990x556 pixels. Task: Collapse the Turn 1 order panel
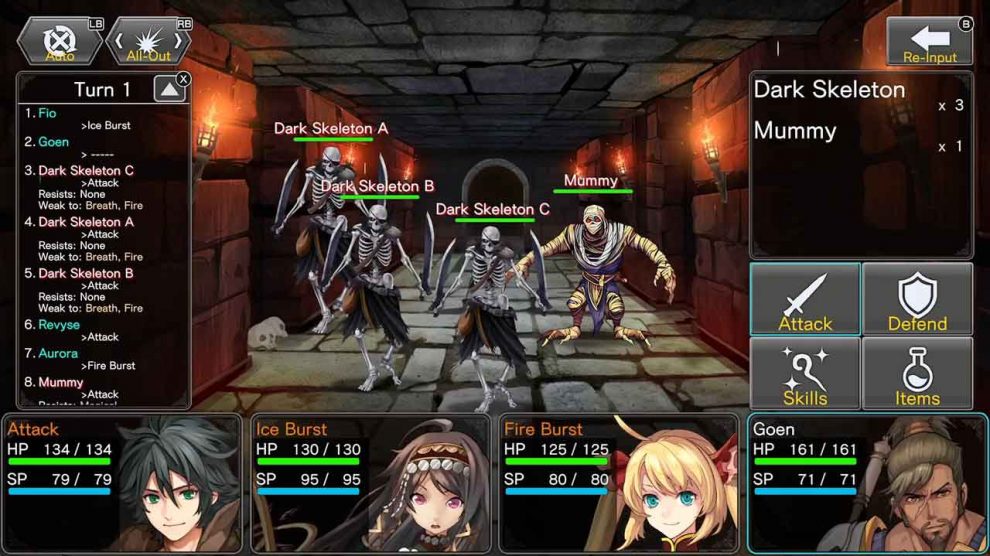[x=169, y=89]
